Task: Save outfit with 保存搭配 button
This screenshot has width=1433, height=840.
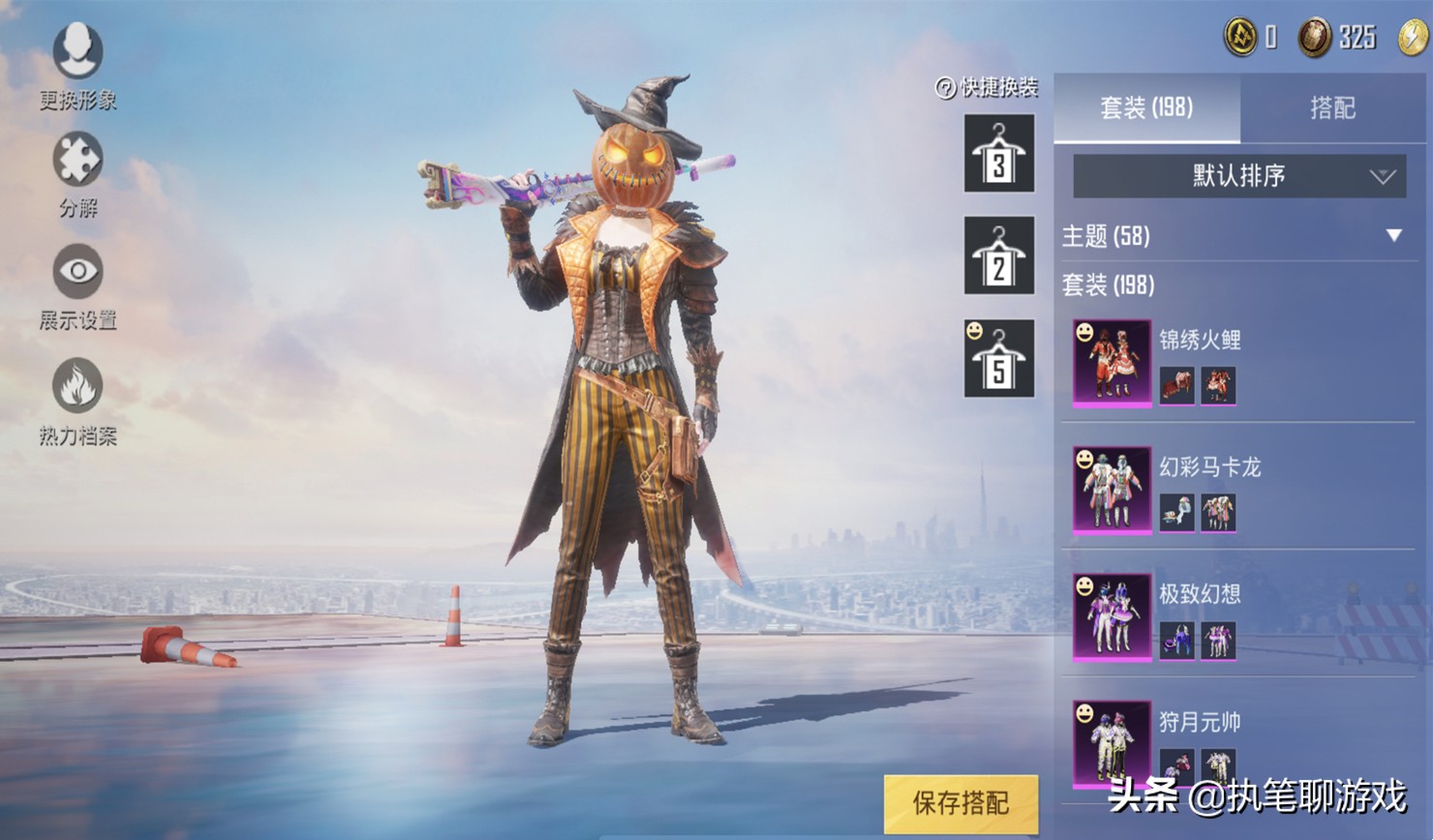Action: click(x=960, y=802)
